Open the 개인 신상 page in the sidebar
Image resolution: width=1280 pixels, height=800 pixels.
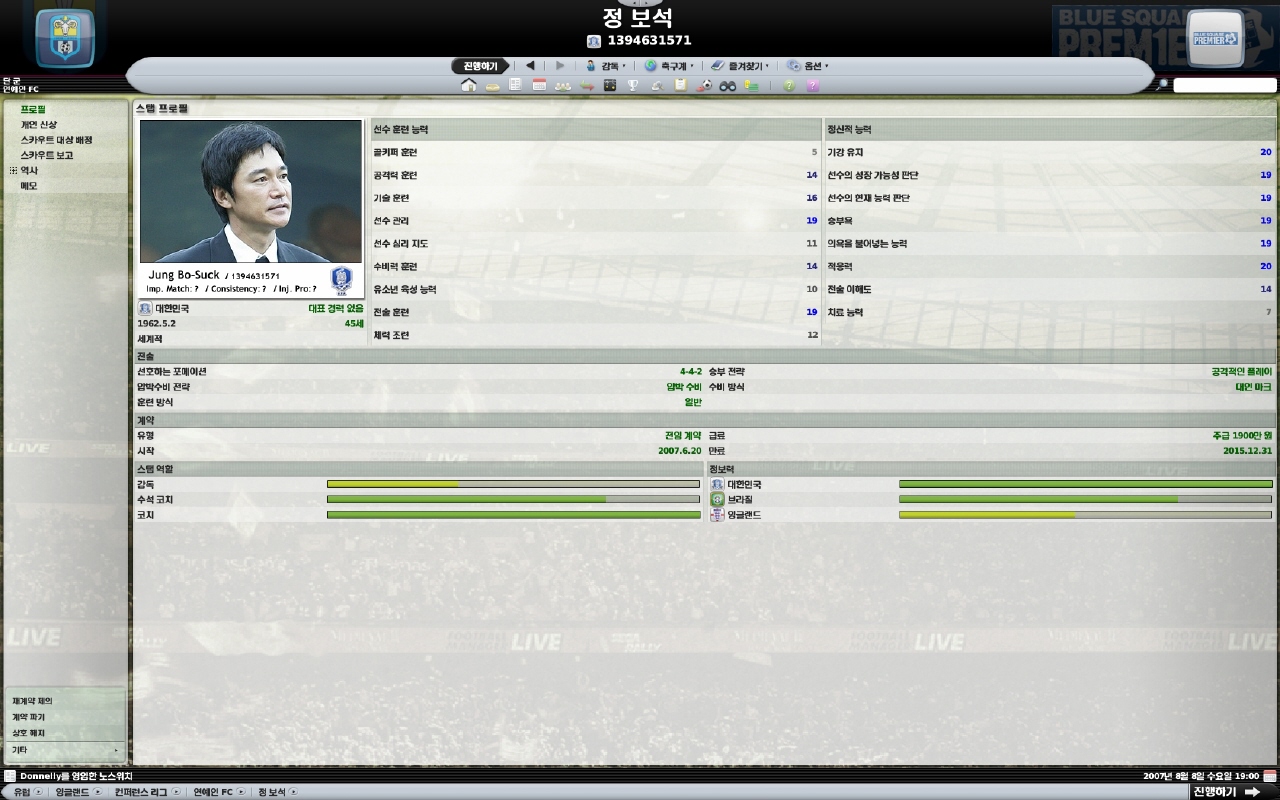coord(39,125)
